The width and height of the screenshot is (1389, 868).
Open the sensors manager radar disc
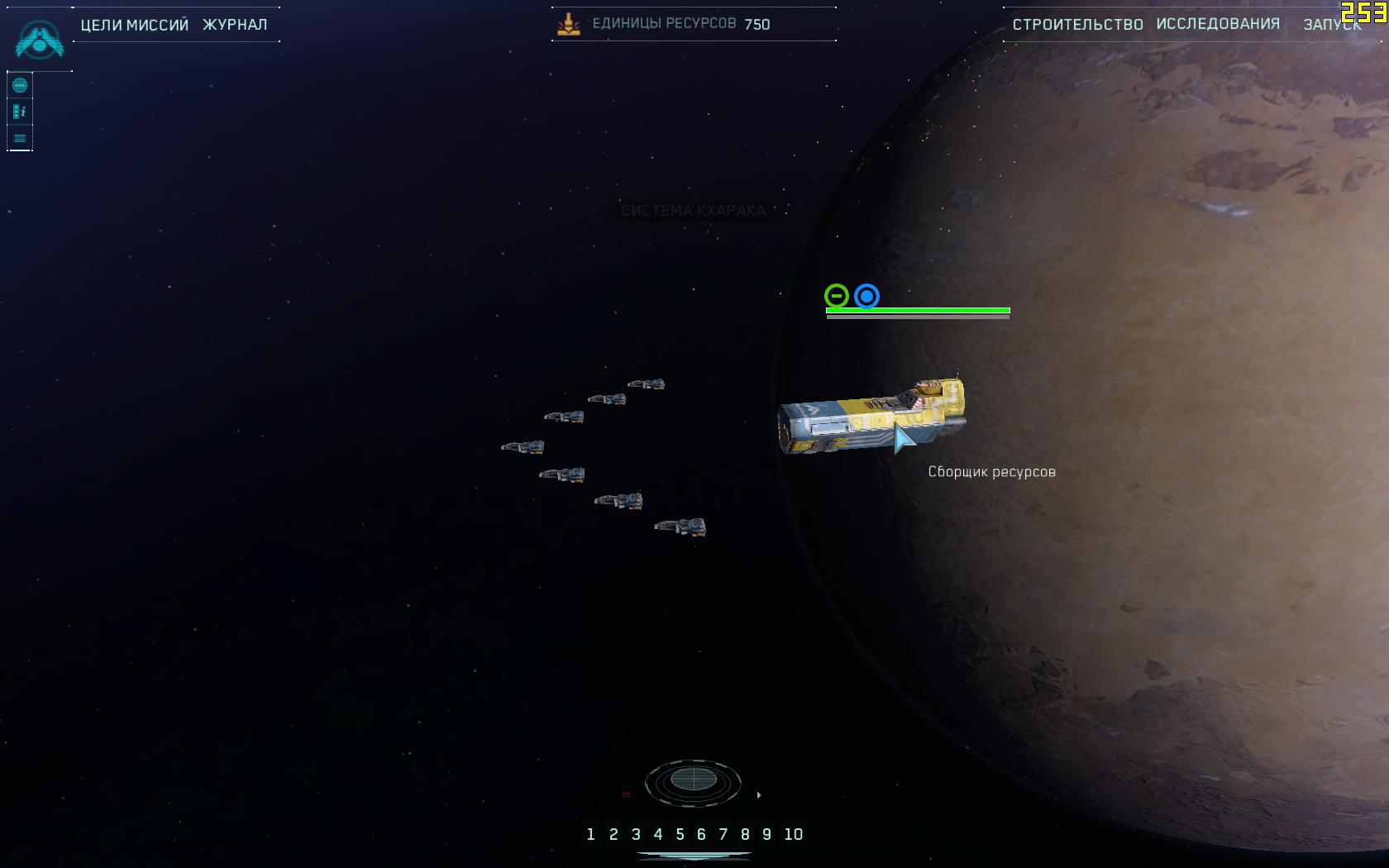[693, 780]
